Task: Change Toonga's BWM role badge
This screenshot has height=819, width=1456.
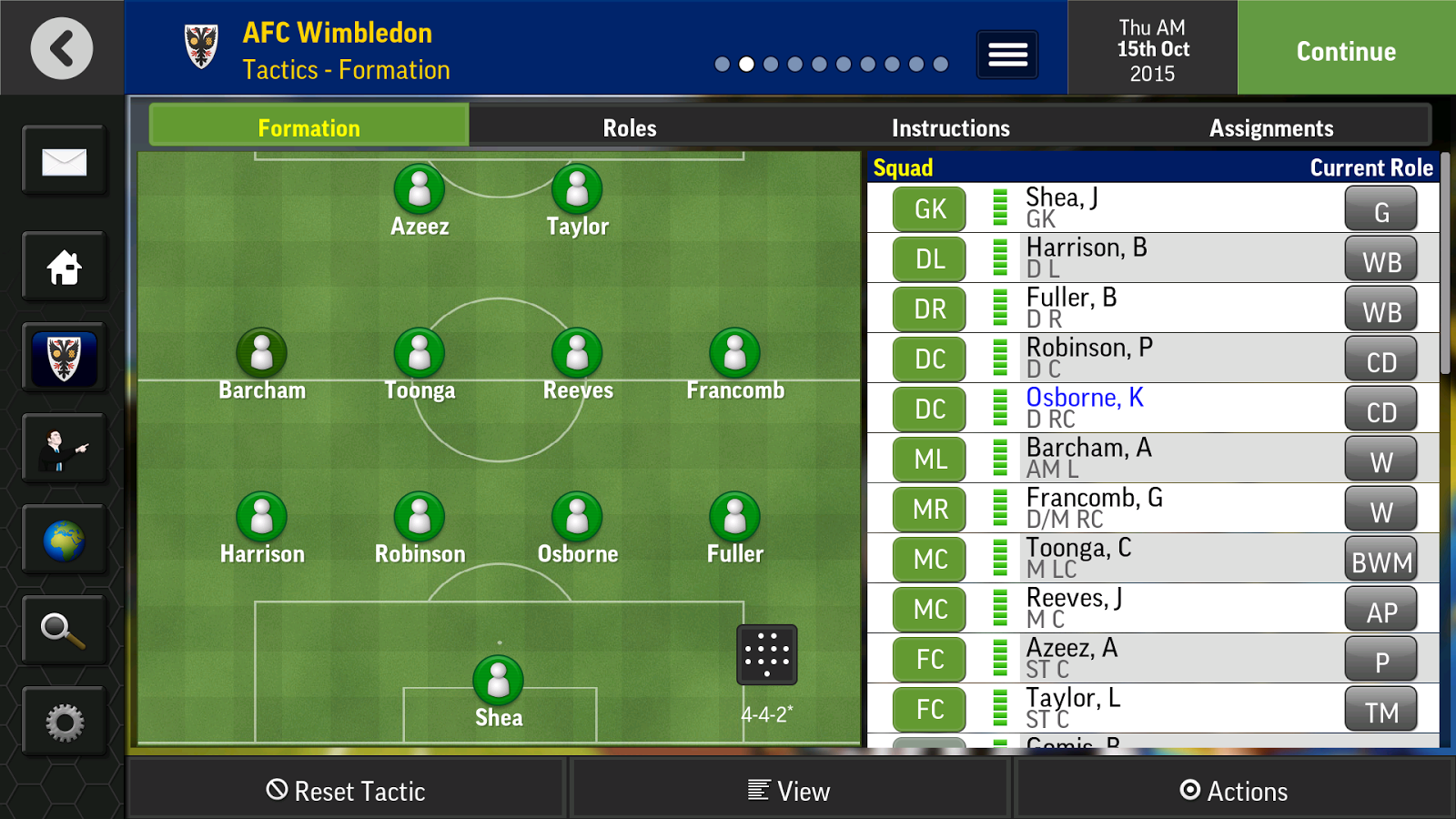Action: [1381, 560]
